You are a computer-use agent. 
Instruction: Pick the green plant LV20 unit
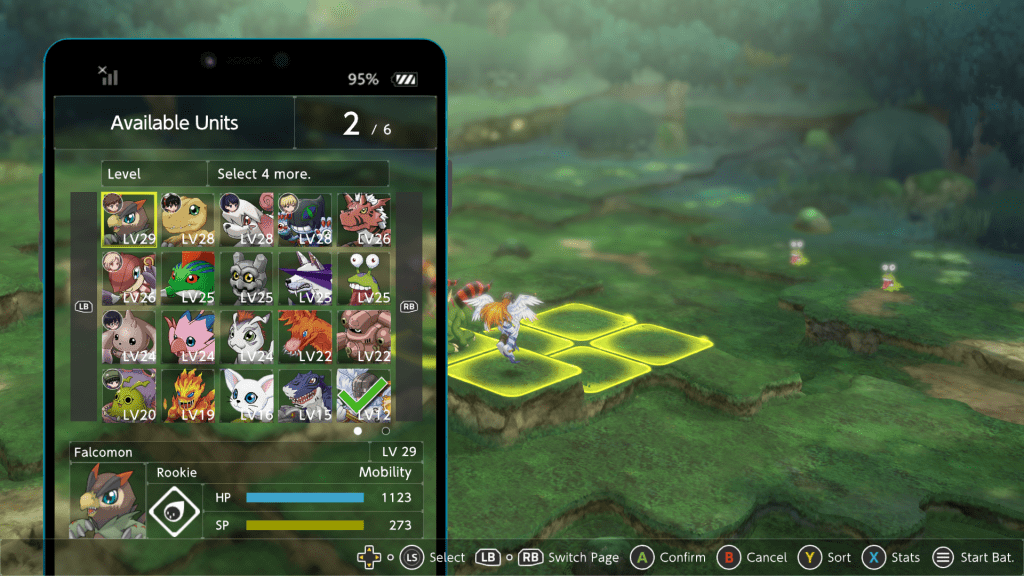pos(129,395)
